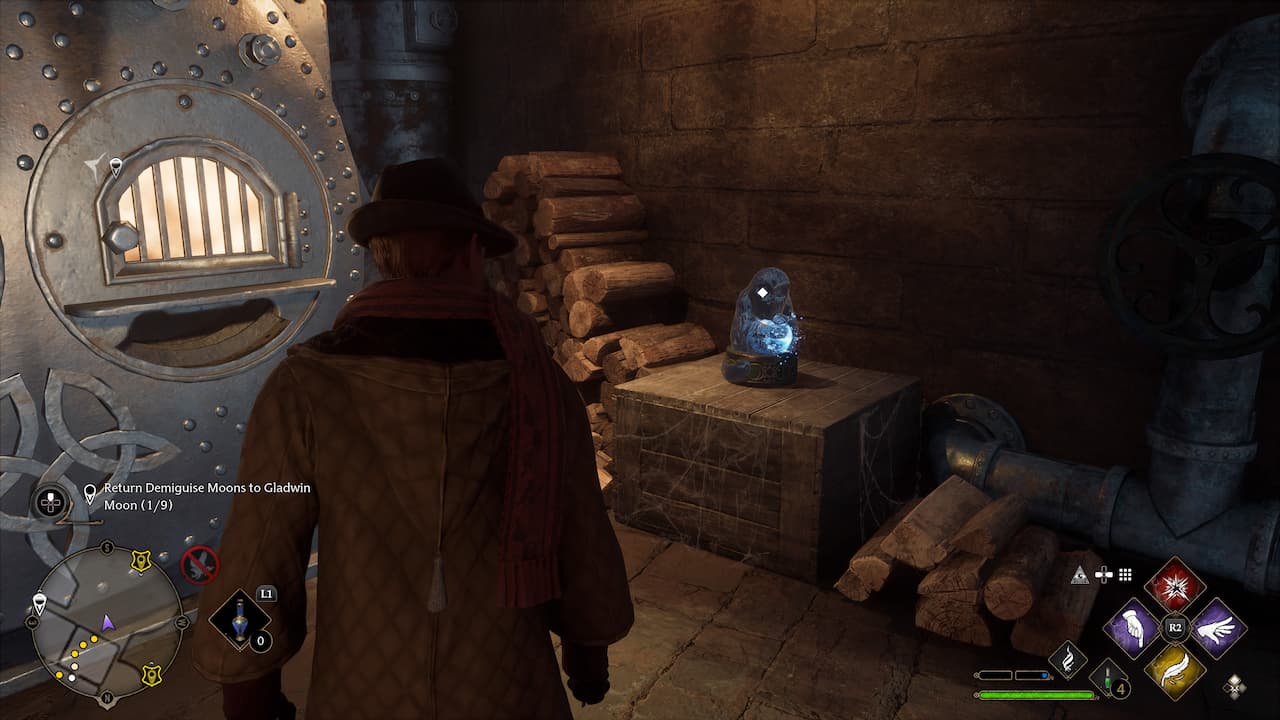Toggle the crossed-broom no-flying indicator
1280x720 pixels.
[x=198, y=563]
